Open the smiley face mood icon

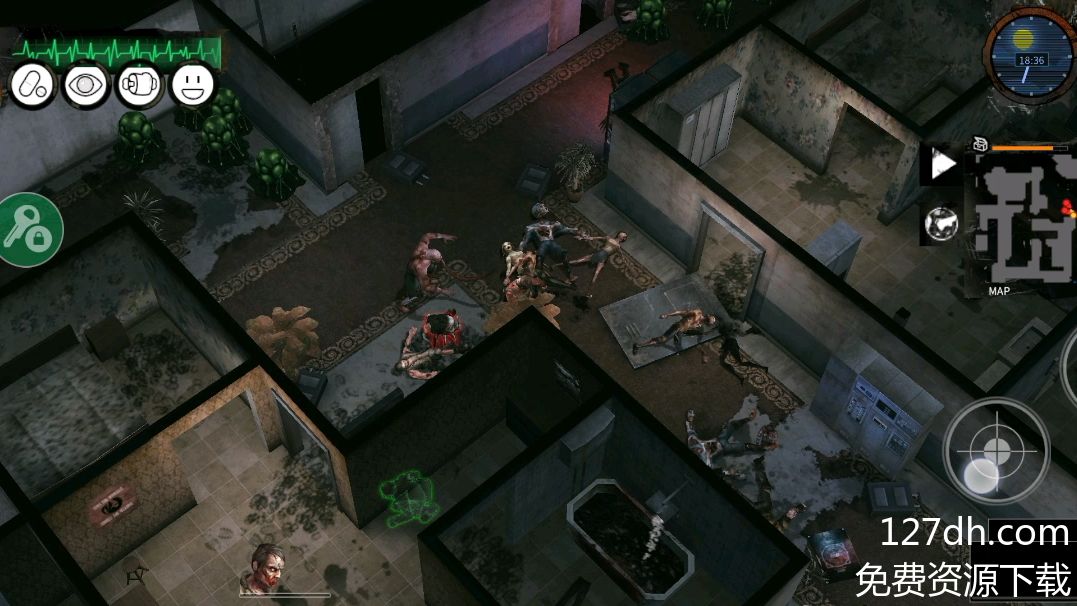click(x=193, y=85)
